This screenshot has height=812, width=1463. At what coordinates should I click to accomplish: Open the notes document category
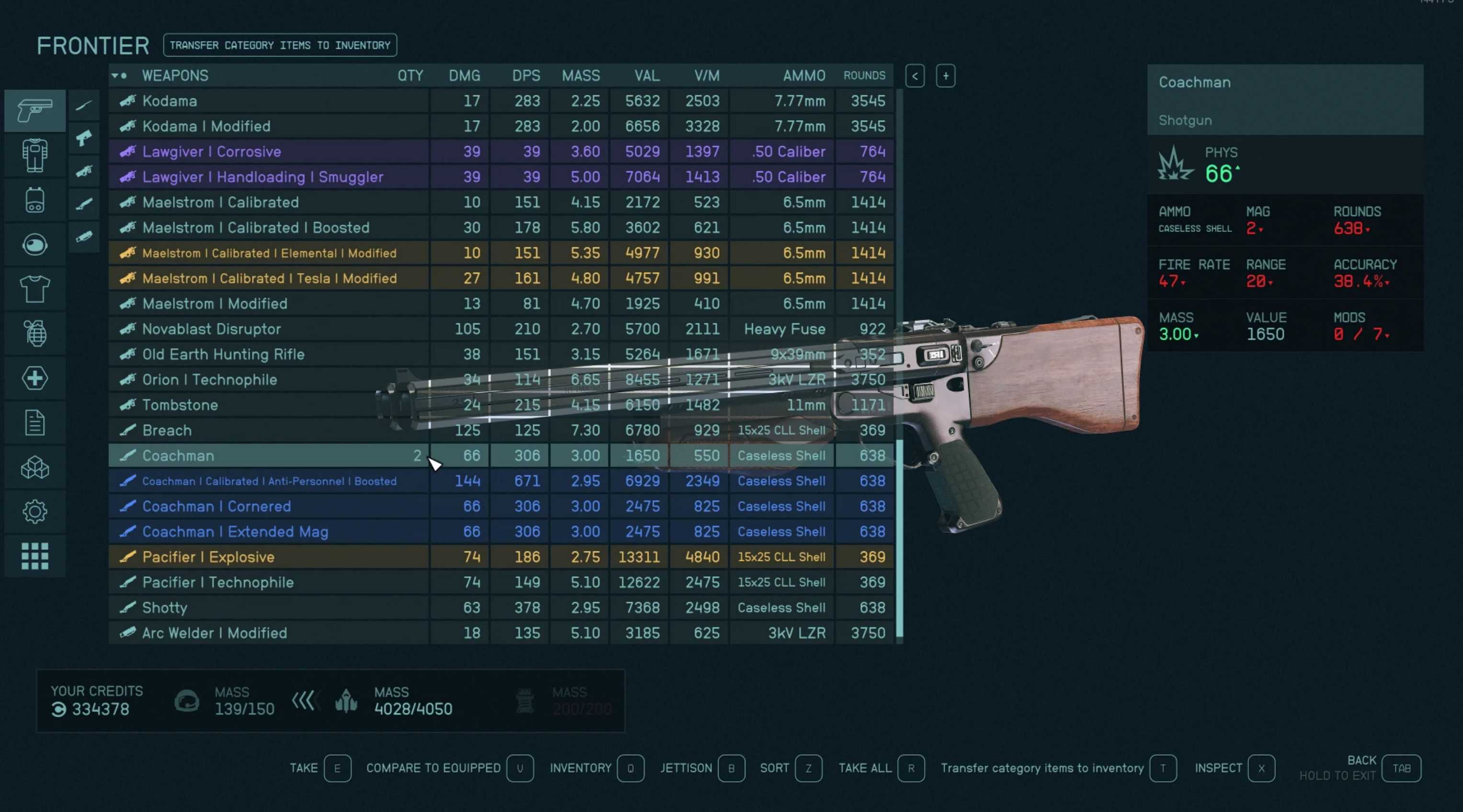(x=34, y=423)
